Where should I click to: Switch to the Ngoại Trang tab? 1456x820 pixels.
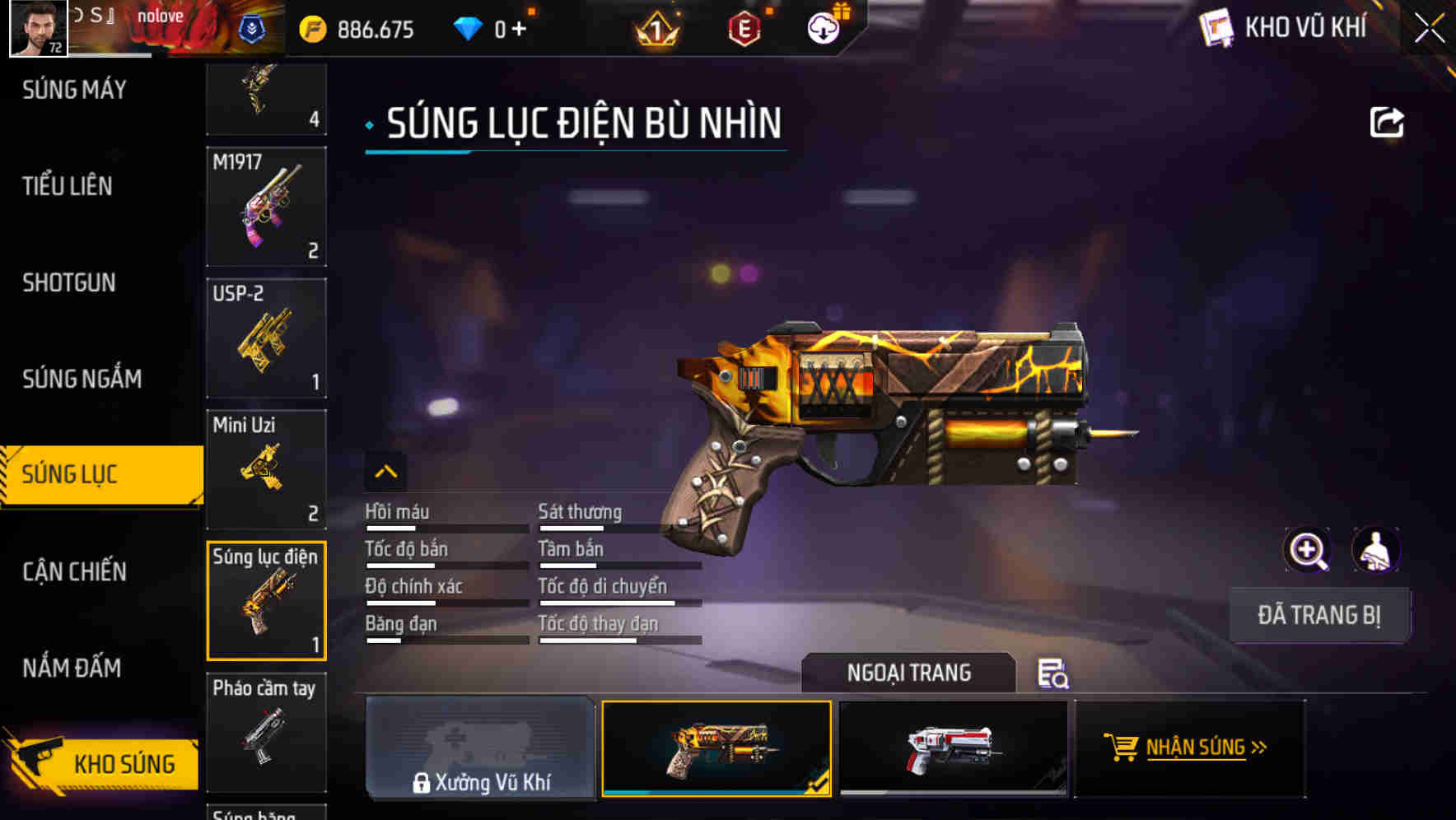pos(909,673)
